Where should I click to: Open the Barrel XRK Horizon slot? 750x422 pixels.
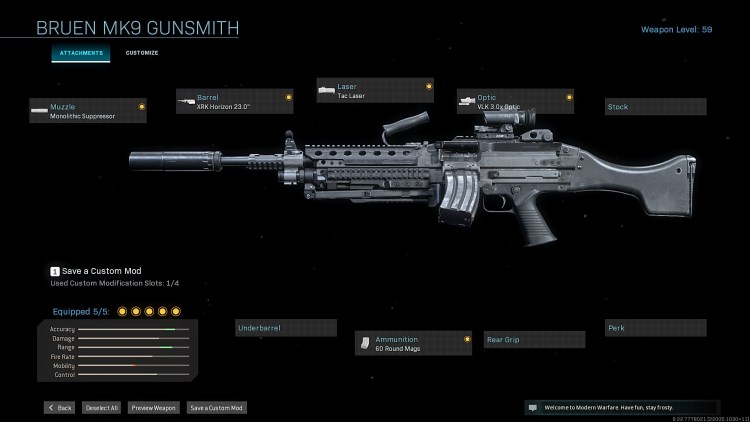tap(235, 102)
